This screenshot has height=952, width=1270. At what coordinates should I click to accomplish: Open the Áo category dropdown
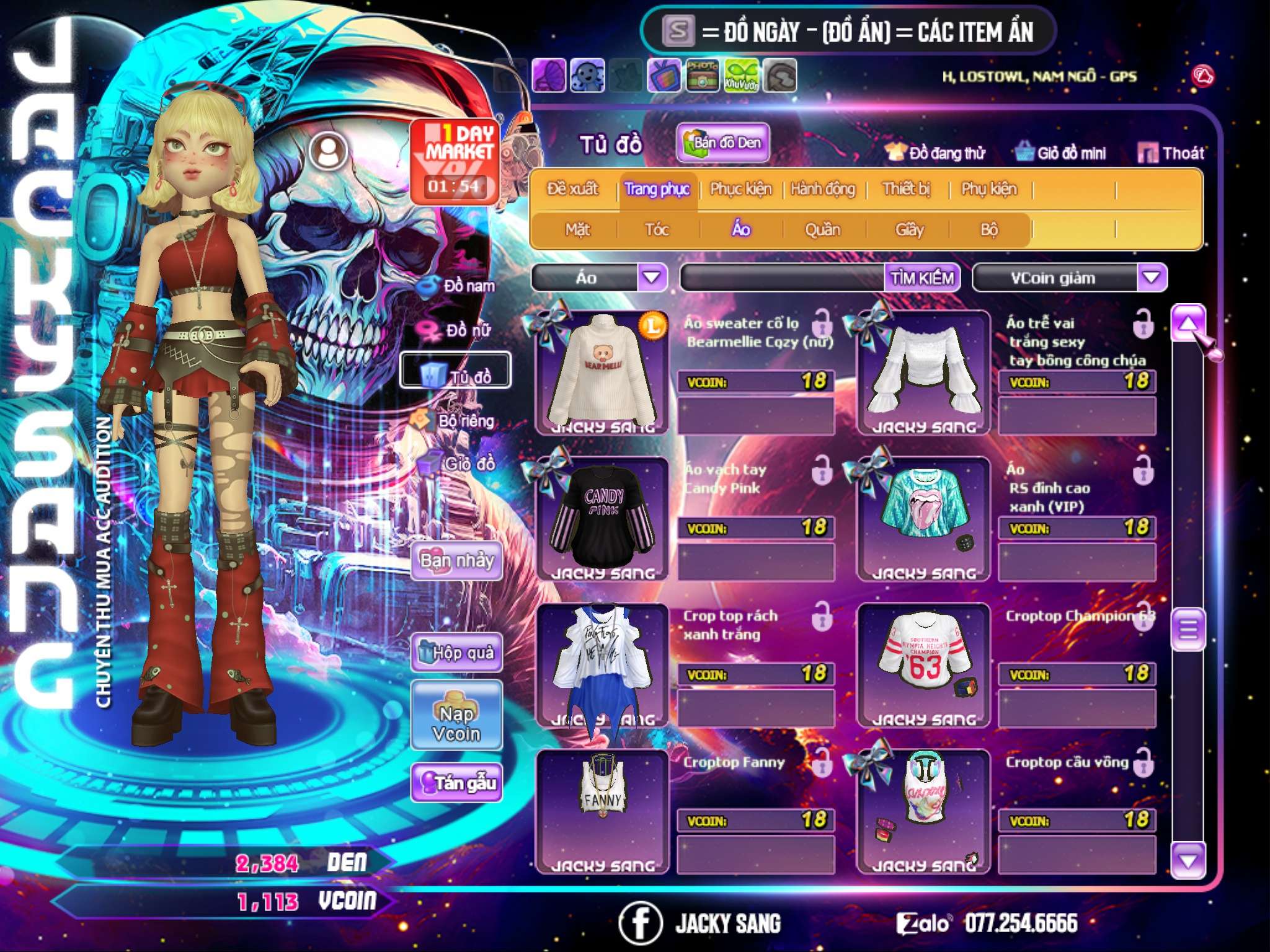point(652,277)
